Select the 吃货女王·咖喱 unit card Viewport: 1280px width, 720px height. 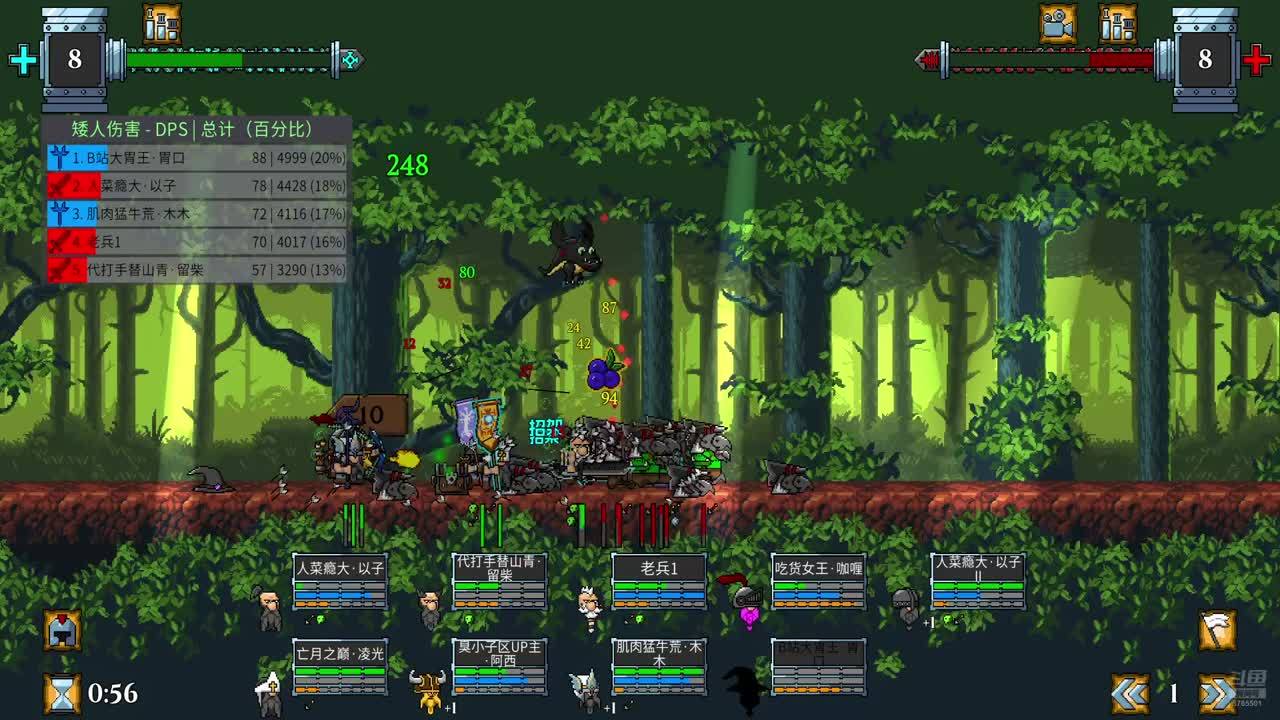click(818, 581)
